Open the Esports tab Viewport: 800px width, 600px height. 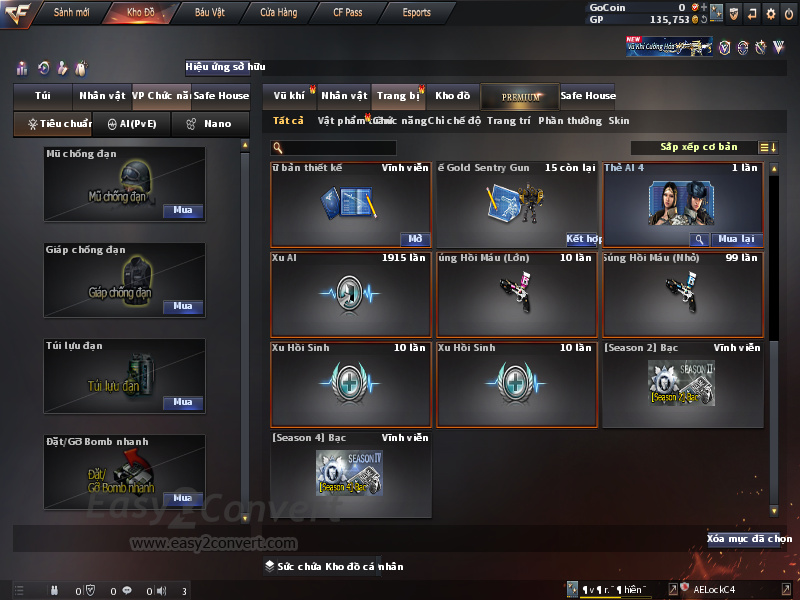pyautogui.click(x=417, y=13)
